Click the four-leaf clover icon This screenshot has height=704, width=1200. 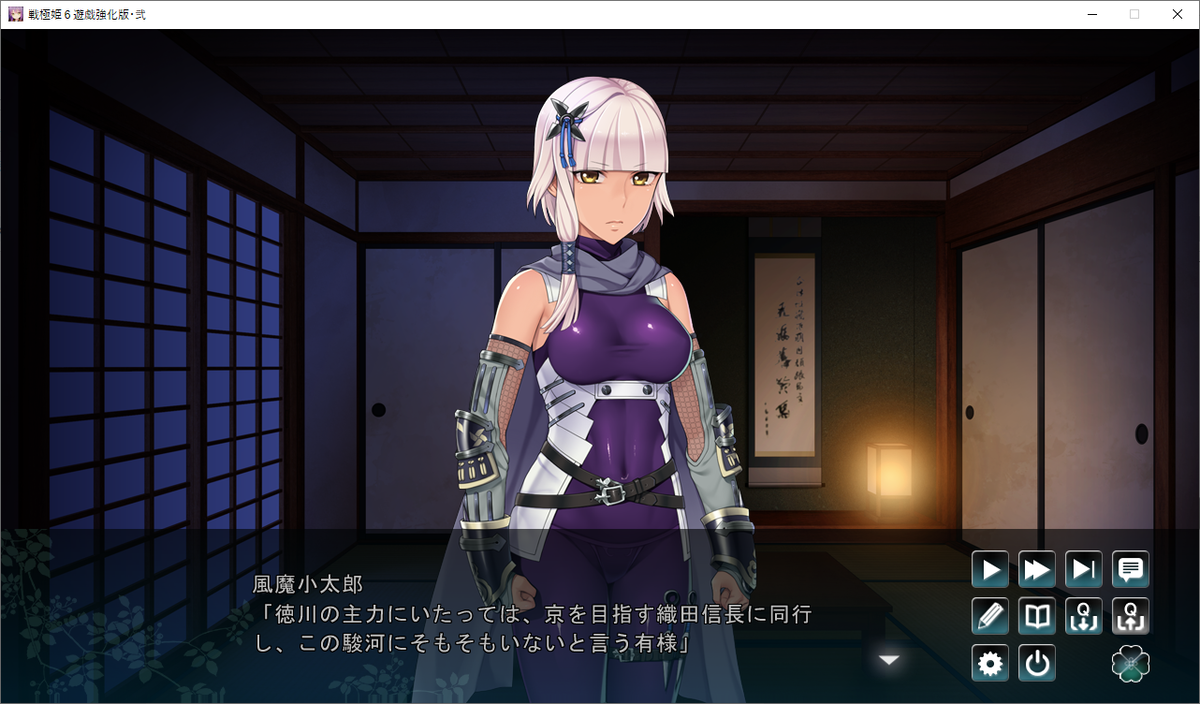click(x=1131, y=663)
